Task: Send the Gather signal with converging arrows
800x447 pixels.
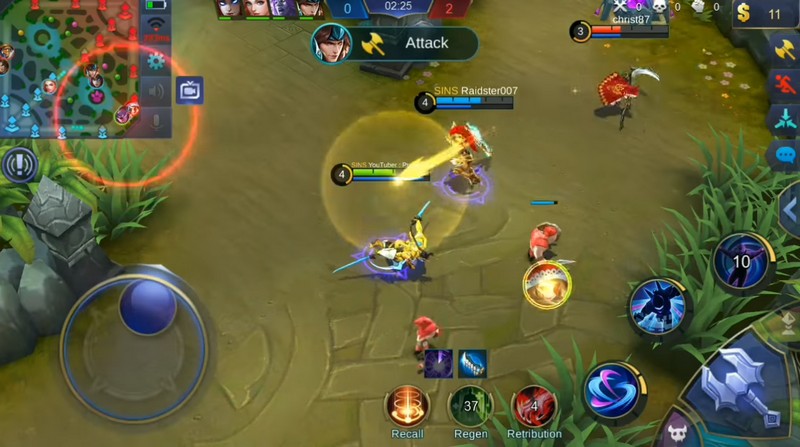Action: click(x=783, y=119)
